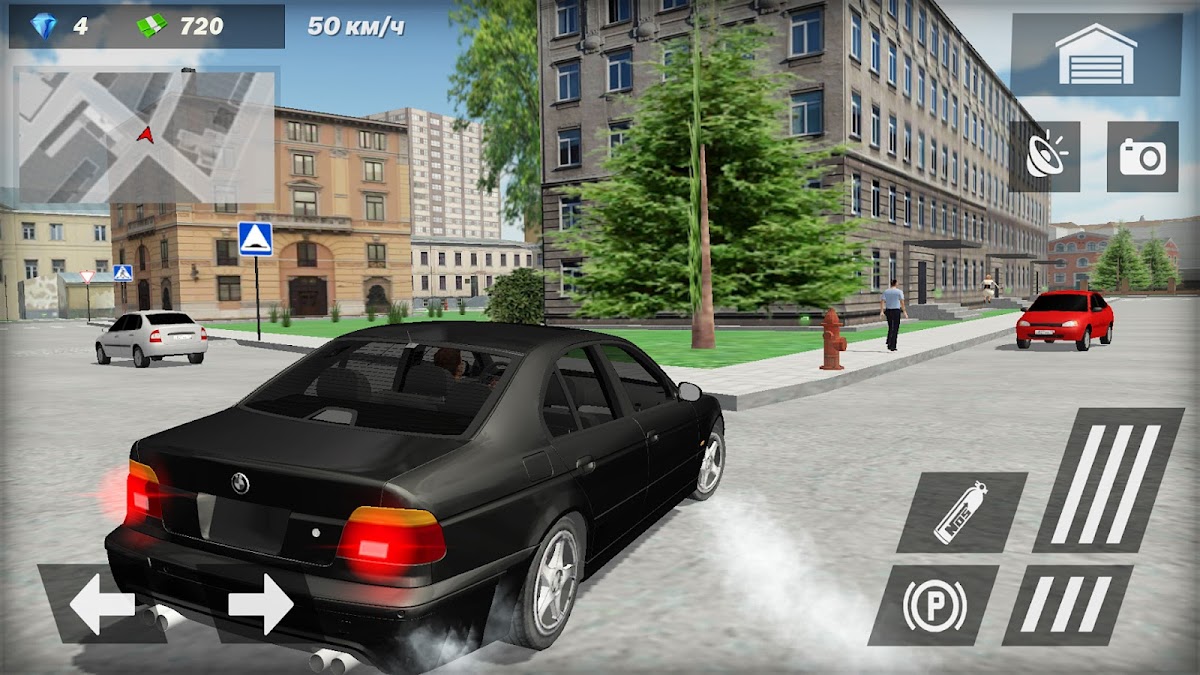The image size is (1200, 675).
Task: Steer right with the right arrow
Action: pyautogui.click(x=259, y=603)
